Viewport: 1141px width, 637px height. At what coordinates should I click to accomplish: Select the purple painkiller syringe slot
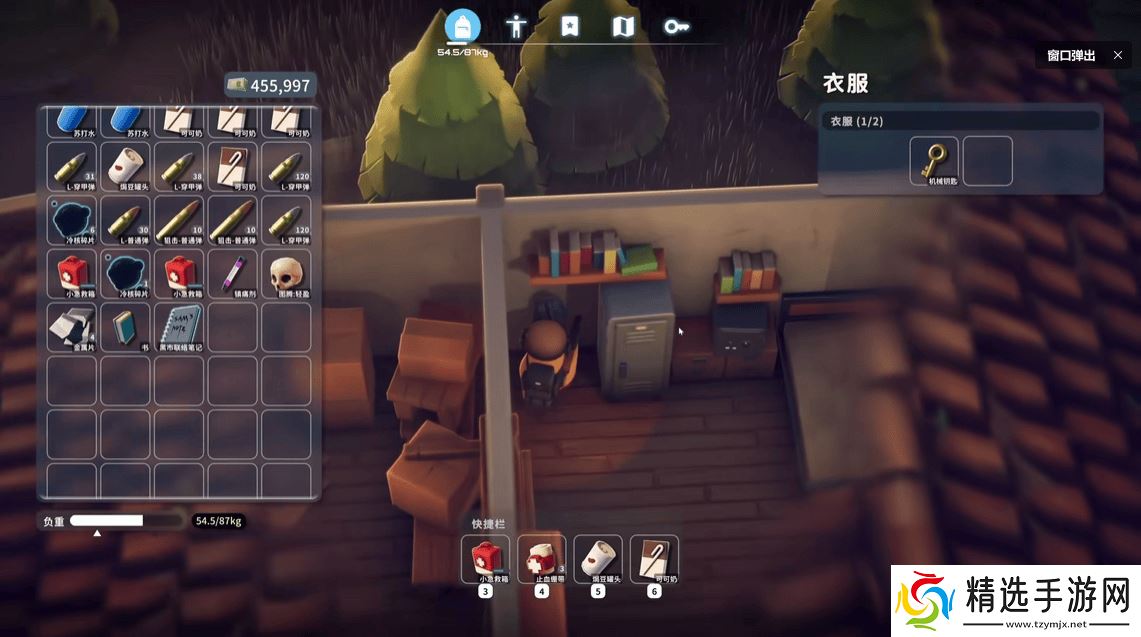[x=233, y=274]
